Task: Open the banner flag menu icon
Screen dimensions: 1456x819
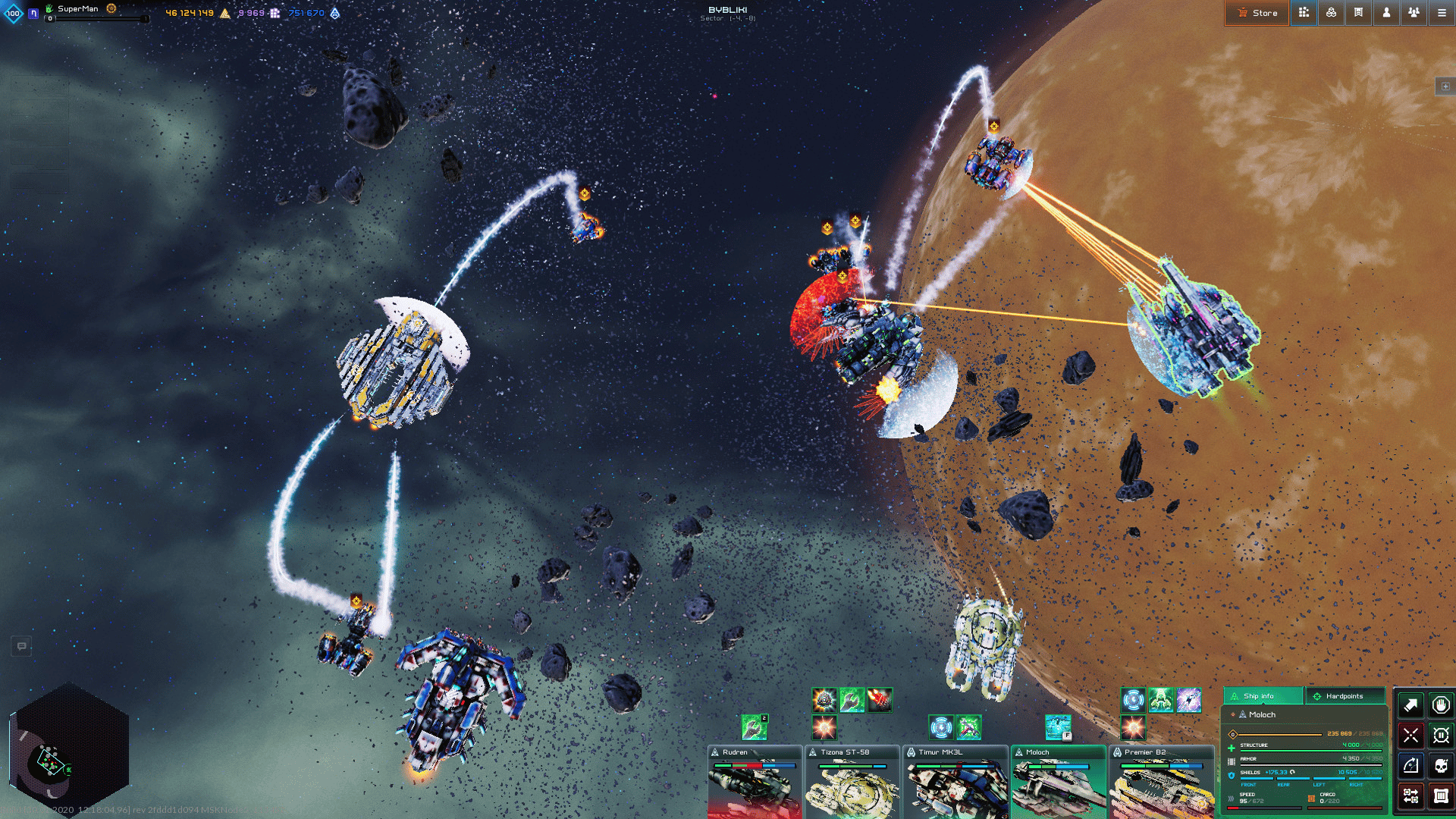Action: tap(1358, 13)
